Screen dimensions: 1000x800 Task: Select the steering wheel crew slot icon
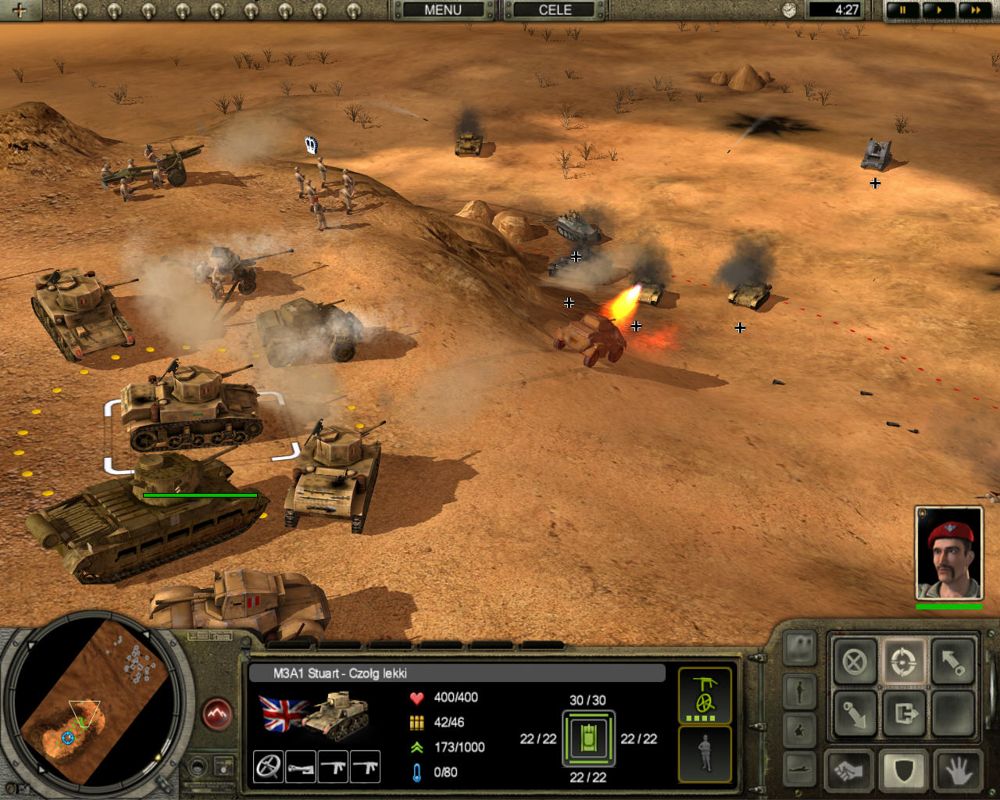pos(268,766)
